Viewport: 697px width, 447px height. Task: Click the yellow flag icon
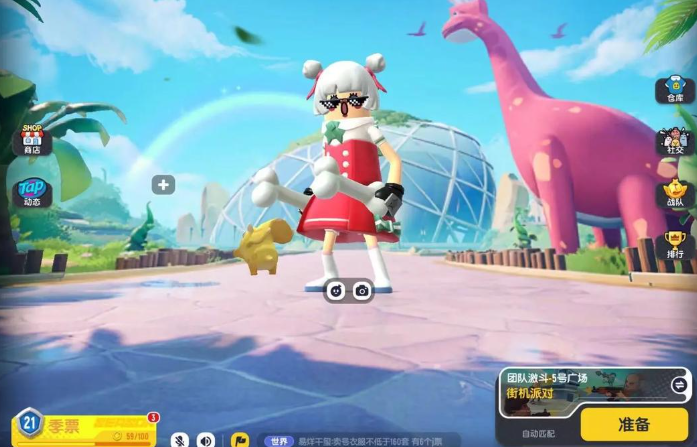coord(239,439)
